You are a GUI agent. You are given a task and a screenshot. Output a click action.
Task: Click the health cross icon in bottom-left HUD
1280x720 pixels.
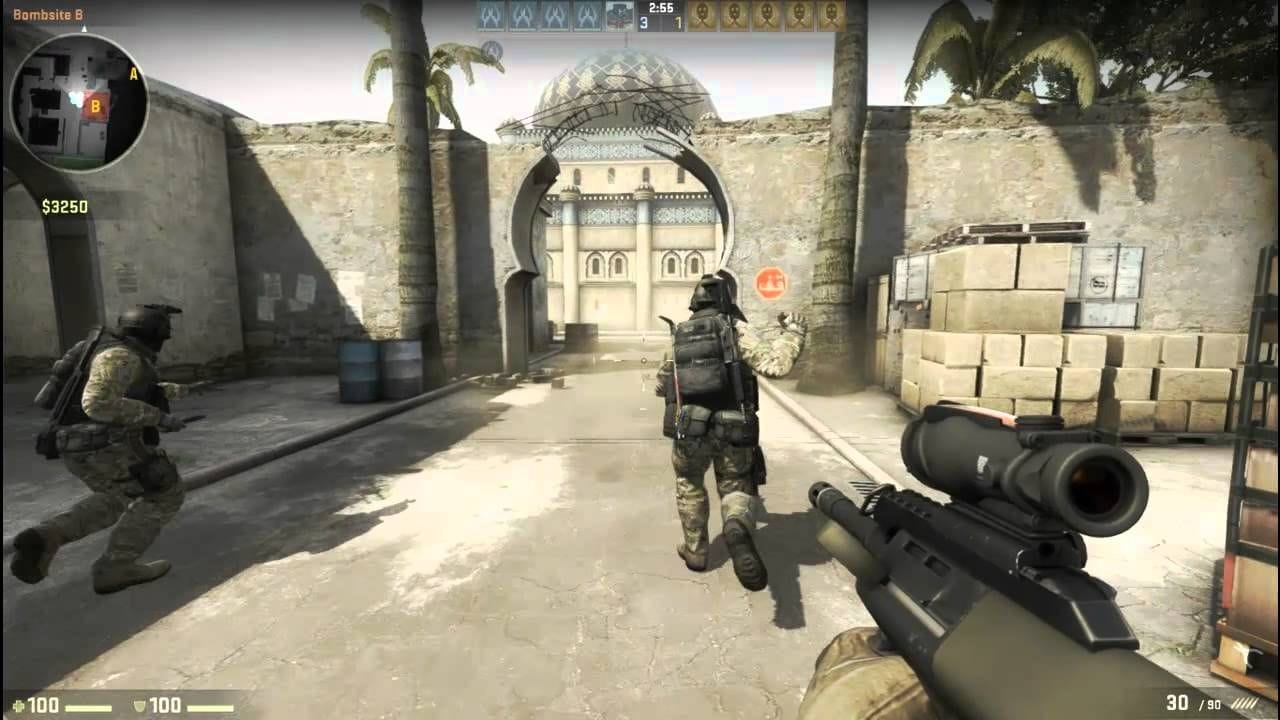[17, 706]
